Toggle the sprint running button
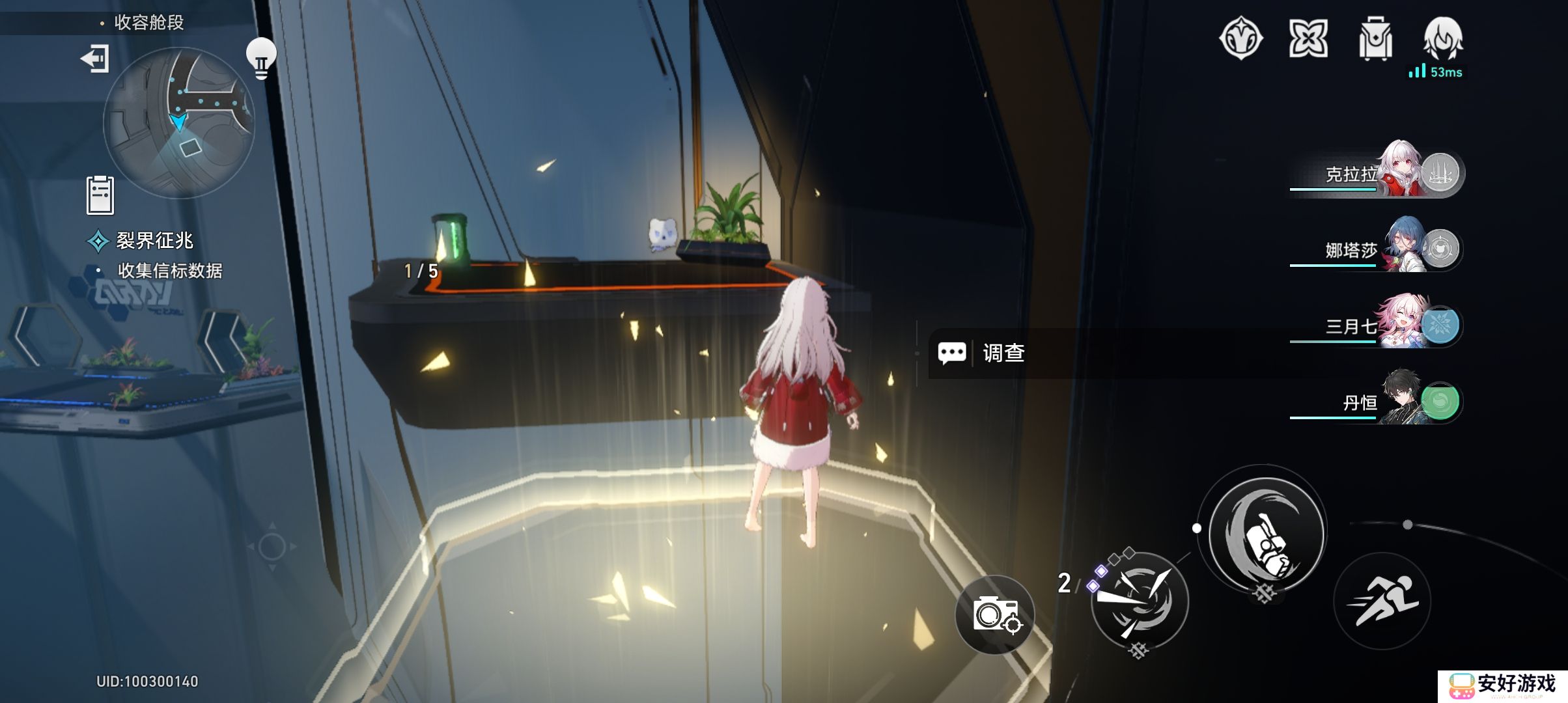 tap(1382, 601)
